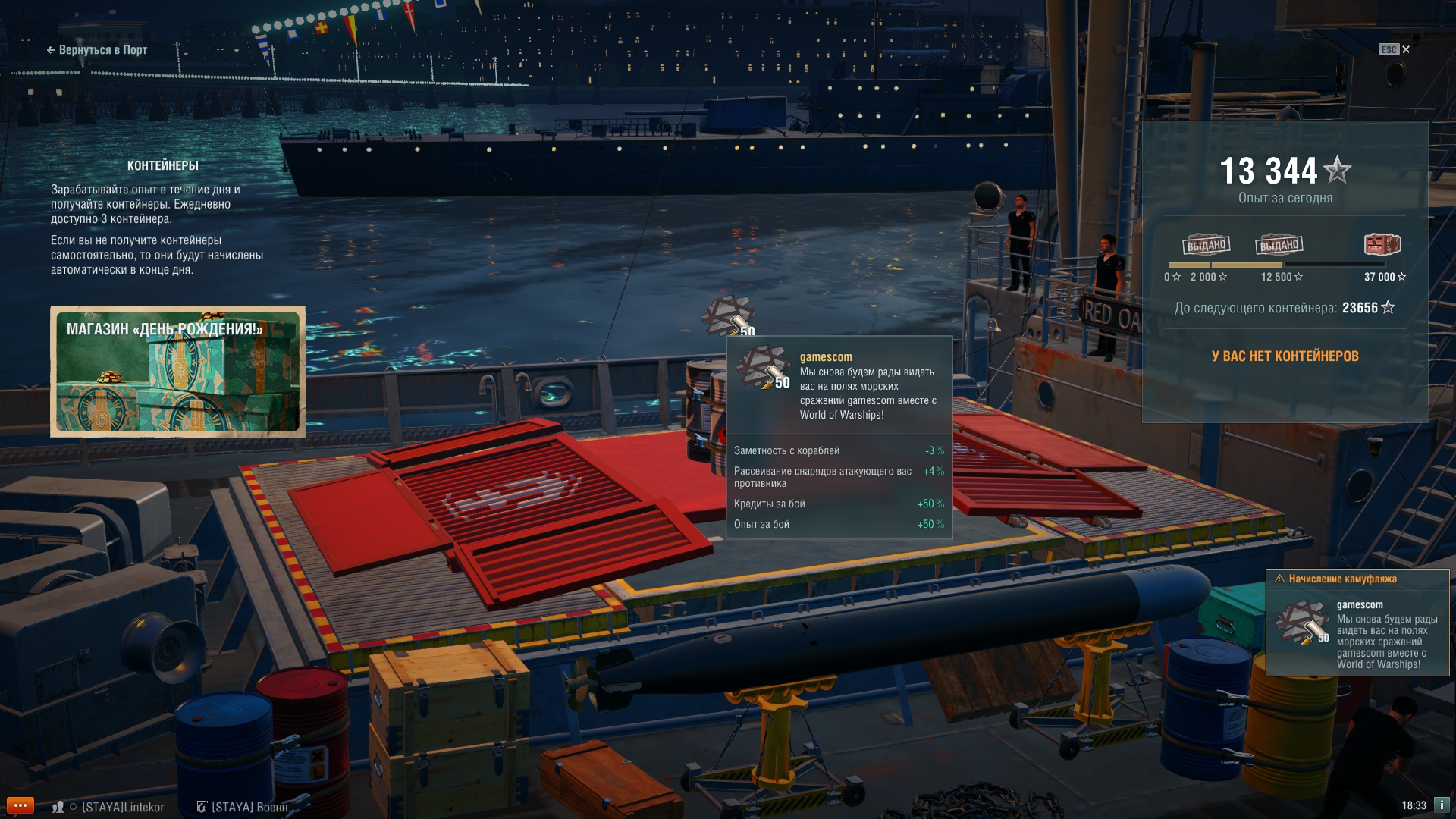Select the red container reward icon at 37 000

click(1382, 244)
